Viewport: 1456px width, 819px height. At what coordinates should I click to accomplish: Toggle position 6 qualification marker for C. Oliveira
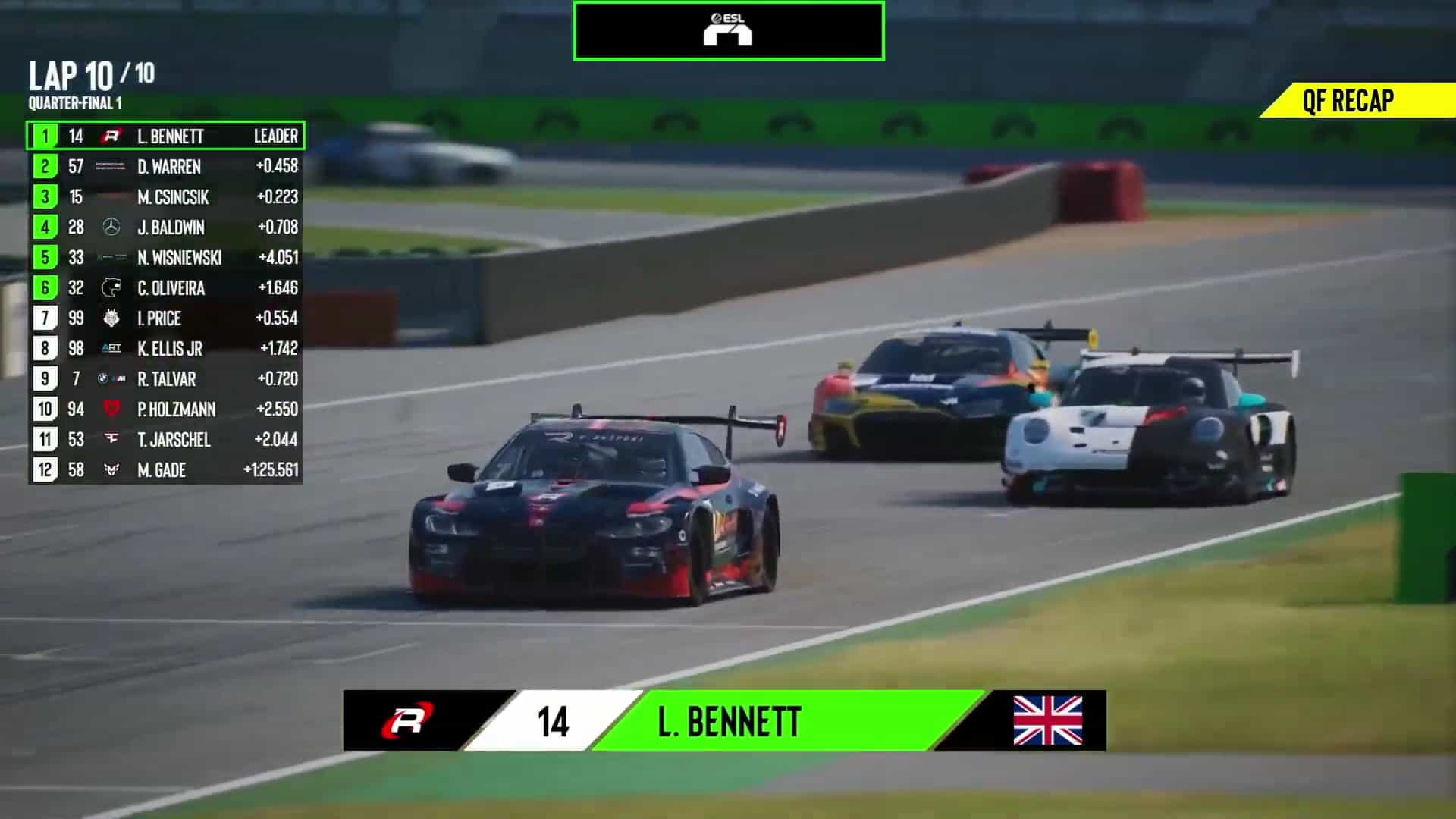tap(45, 289)
